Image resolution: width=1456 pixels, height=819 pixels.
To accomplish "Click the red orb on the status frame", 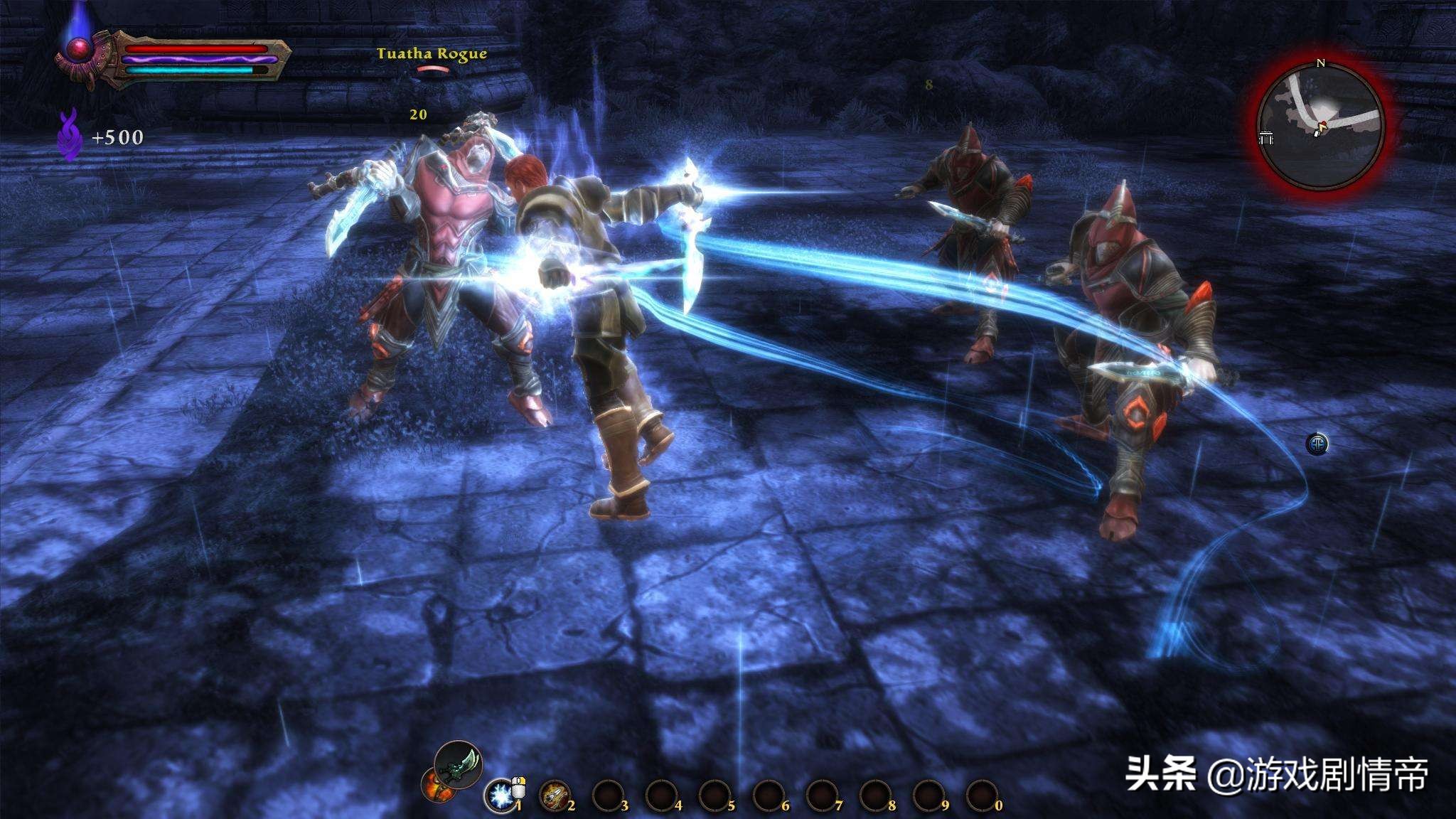I will coord(75,48).
